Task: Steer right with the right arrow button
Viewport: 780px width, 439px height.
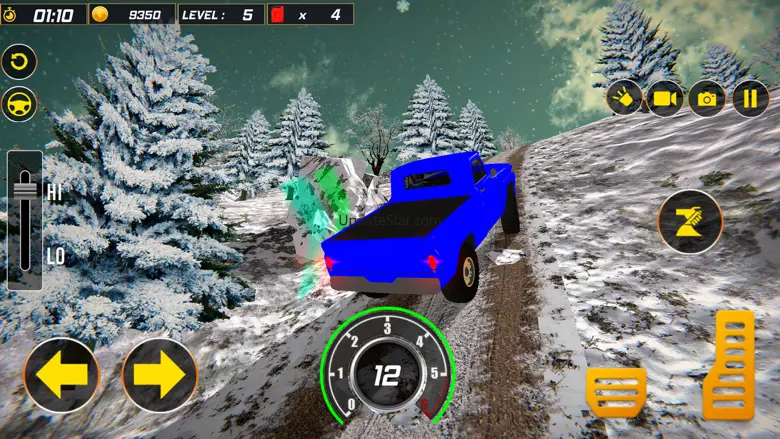Action: pyautogui.click(x=159, y=375)
